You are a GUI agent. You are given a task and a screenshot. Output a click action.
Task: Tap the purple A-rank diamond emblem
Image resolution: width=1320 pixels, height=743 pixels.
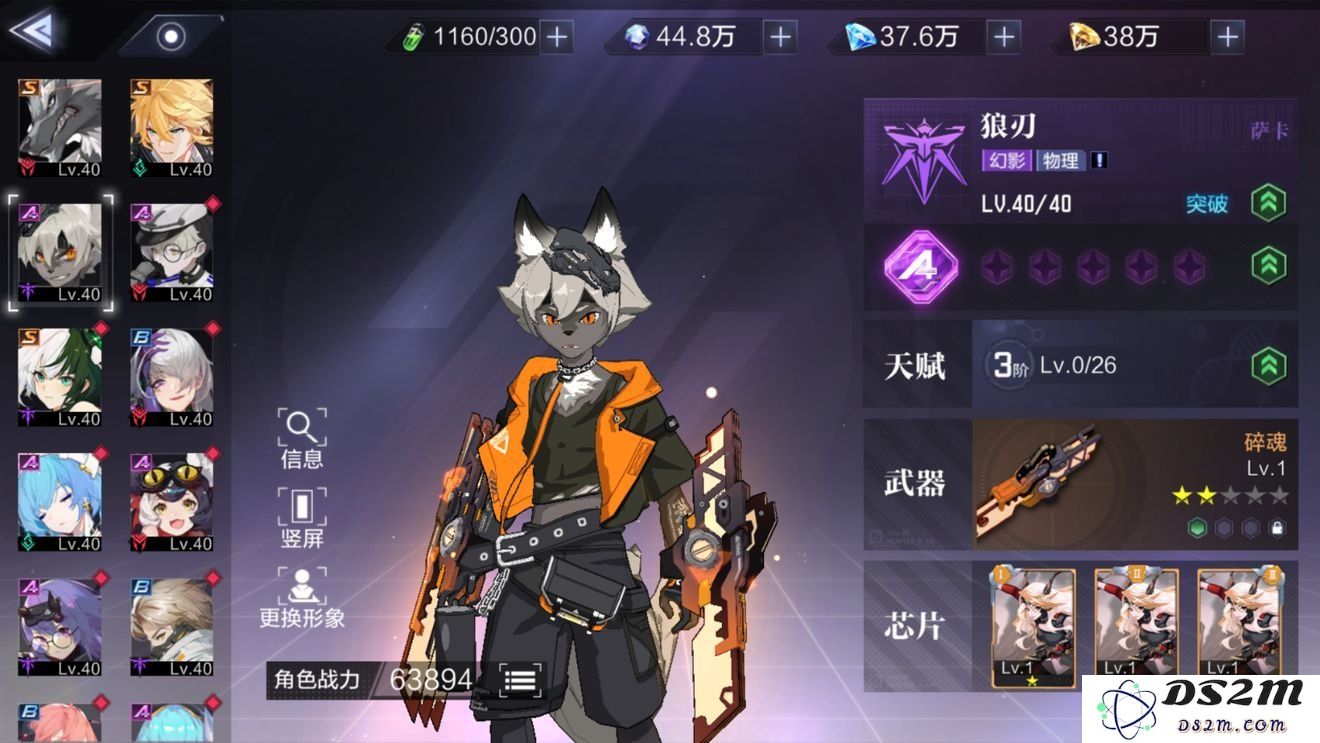point(921,268)
